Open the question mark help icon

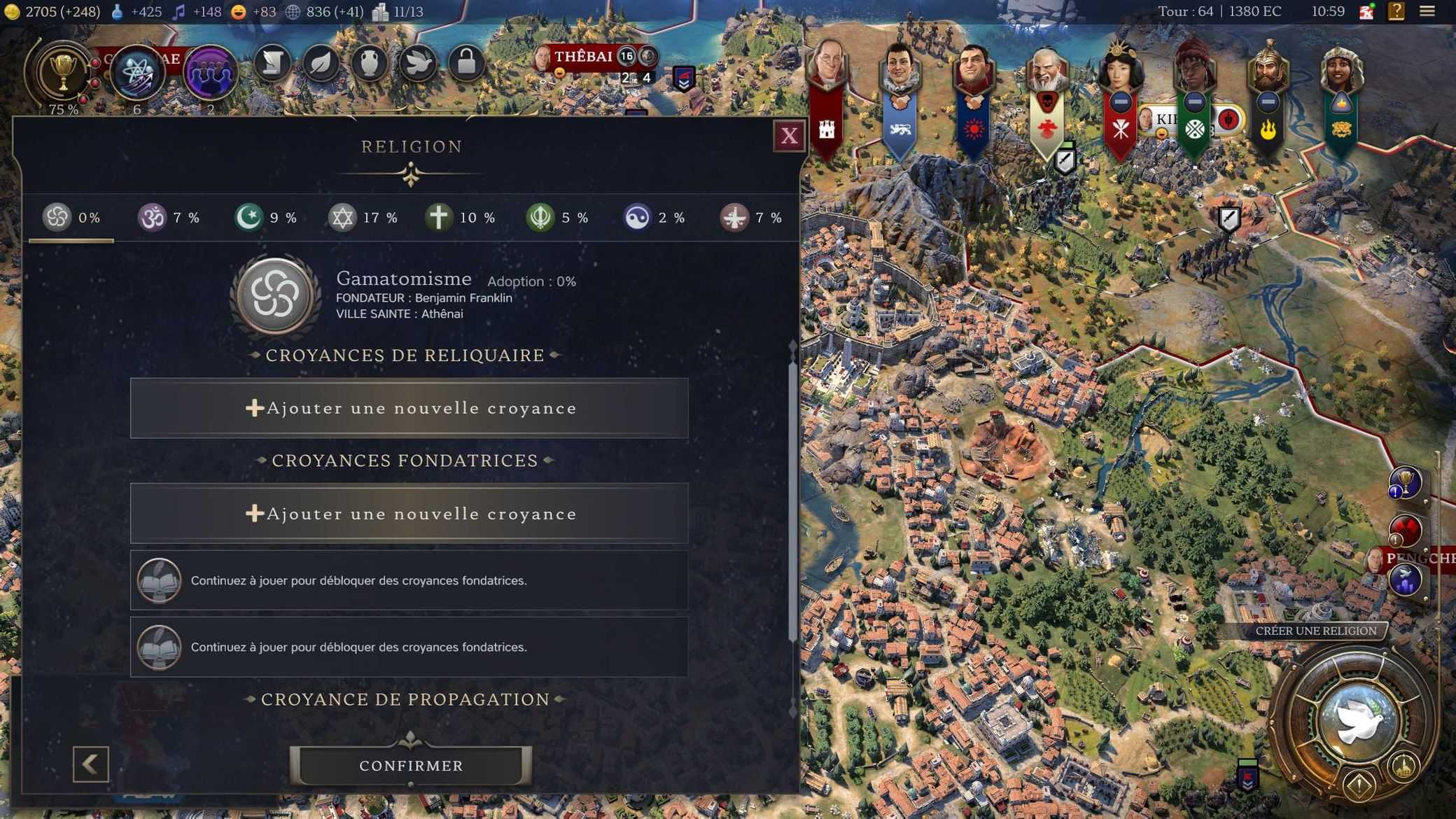tap(1396, 11)
